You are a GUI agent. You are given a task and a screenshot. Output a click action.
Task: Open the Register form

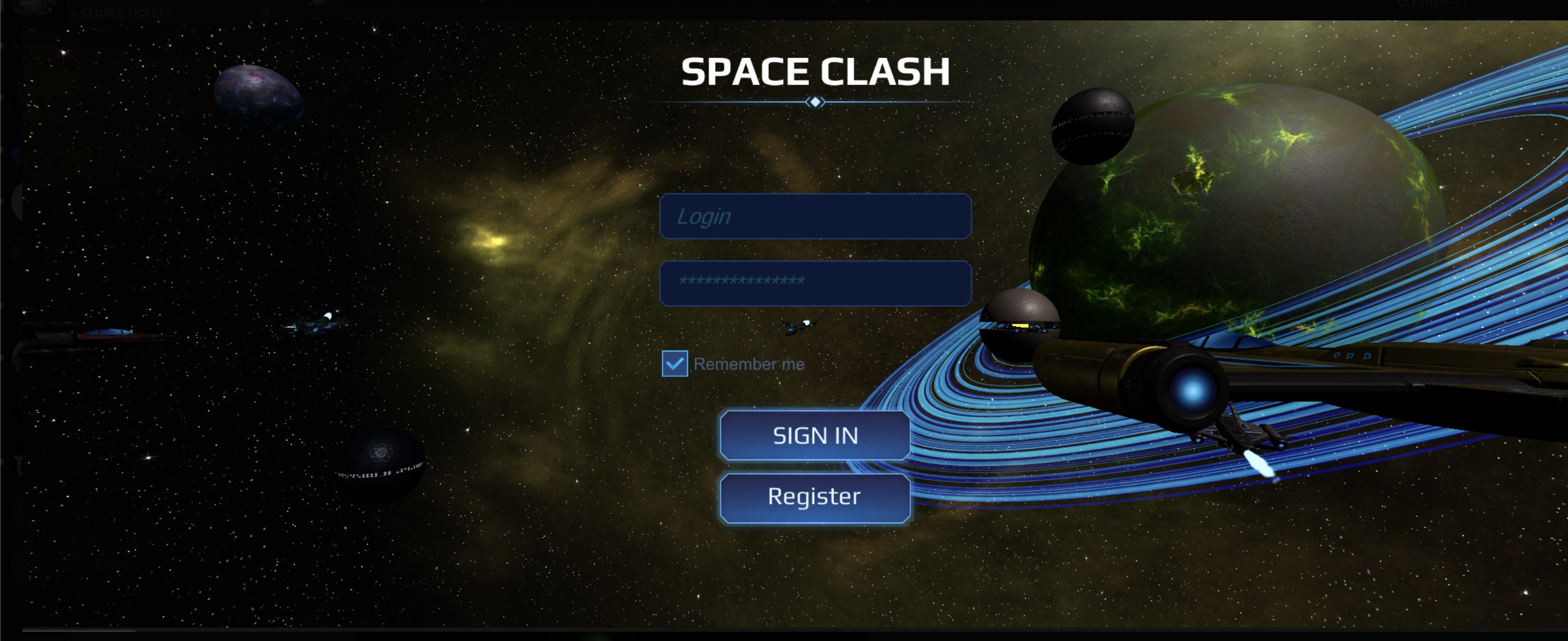pyautogui.click(x=815, y=497)
